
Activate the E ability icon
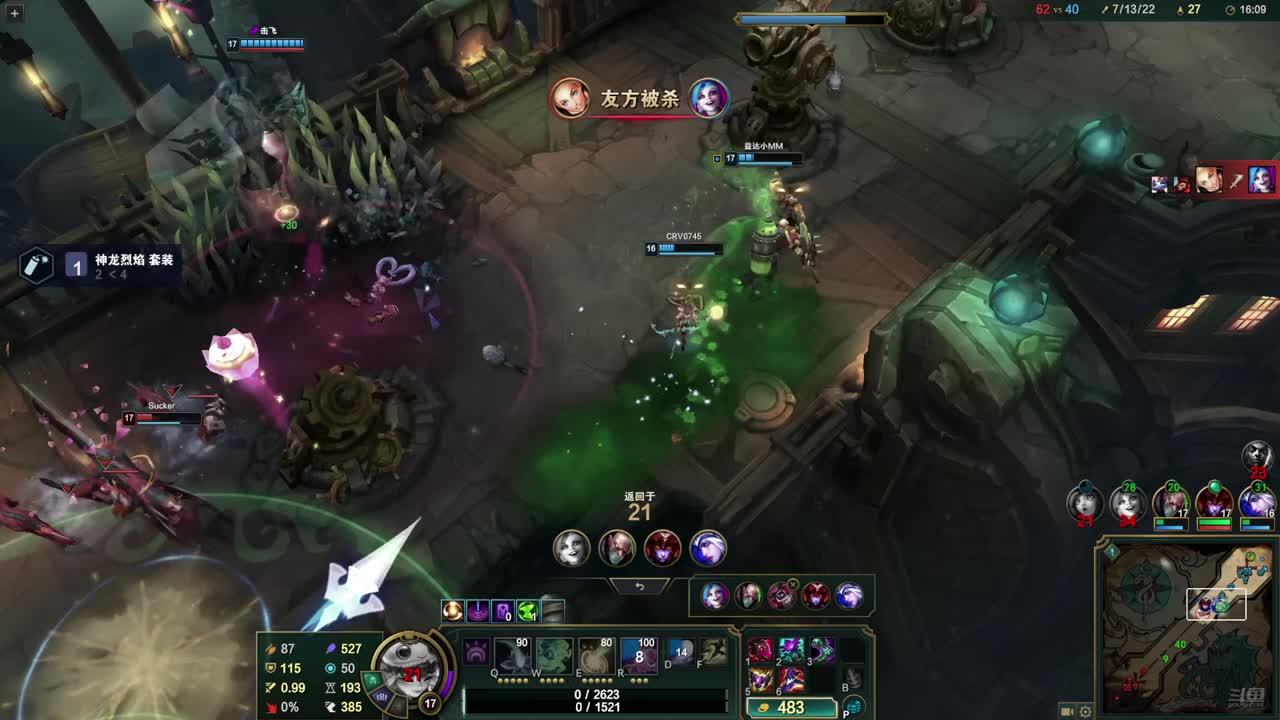(597, 656)
